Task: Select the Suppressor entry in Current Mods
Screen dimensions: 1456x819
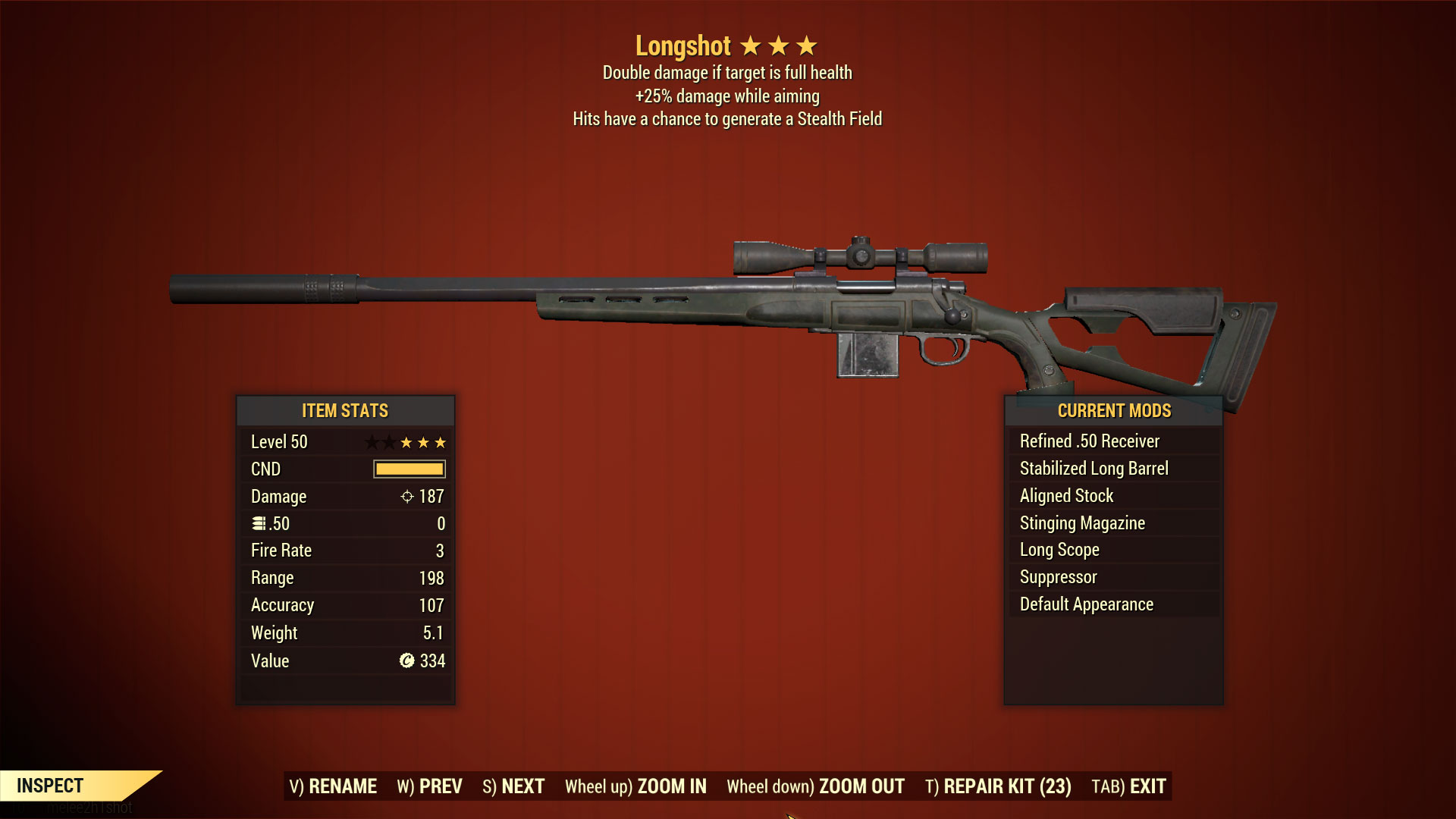Action: [1057, 576]
